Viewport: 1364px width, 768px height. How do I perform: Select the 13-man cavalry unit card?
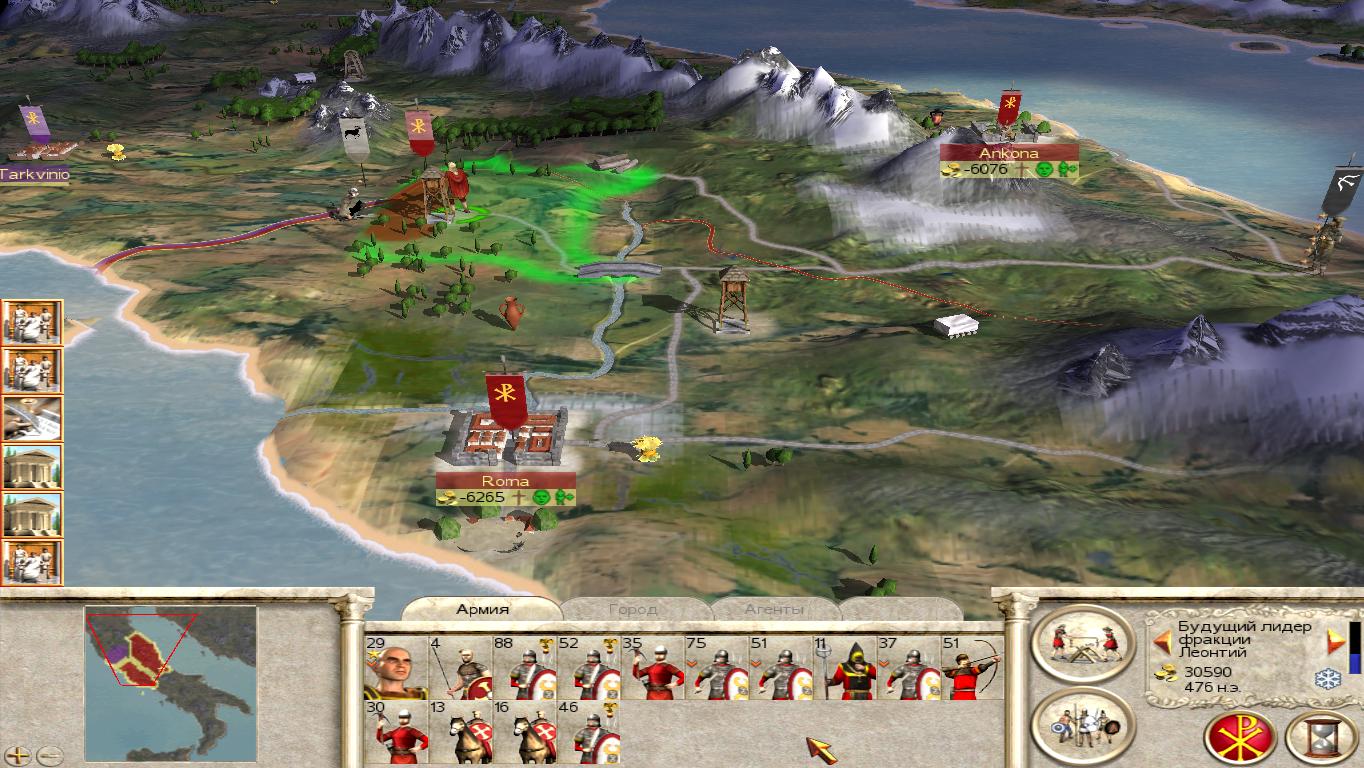[x=459, y=731]
